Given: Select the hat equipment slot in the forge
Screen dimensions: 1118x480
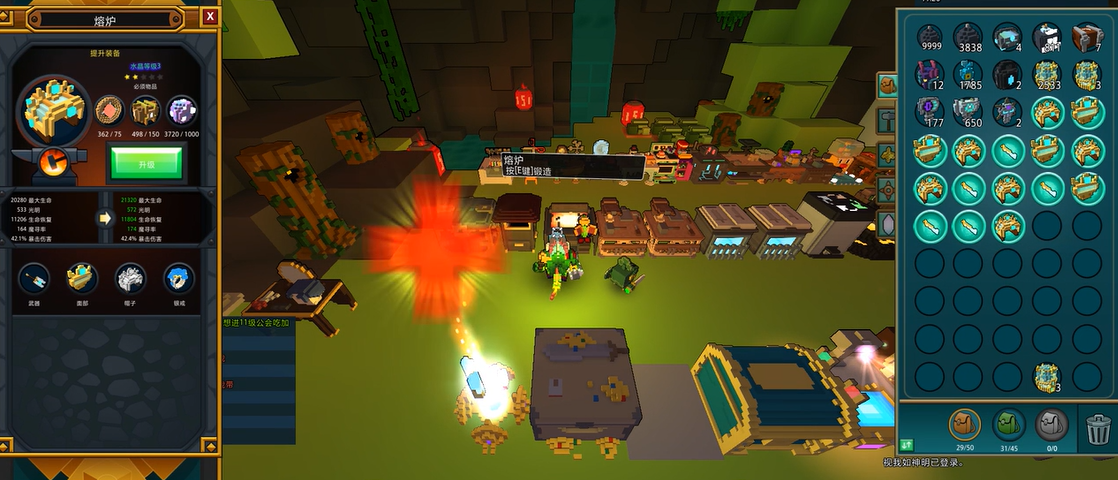Looking at the screenshot, I should (130, 277).
